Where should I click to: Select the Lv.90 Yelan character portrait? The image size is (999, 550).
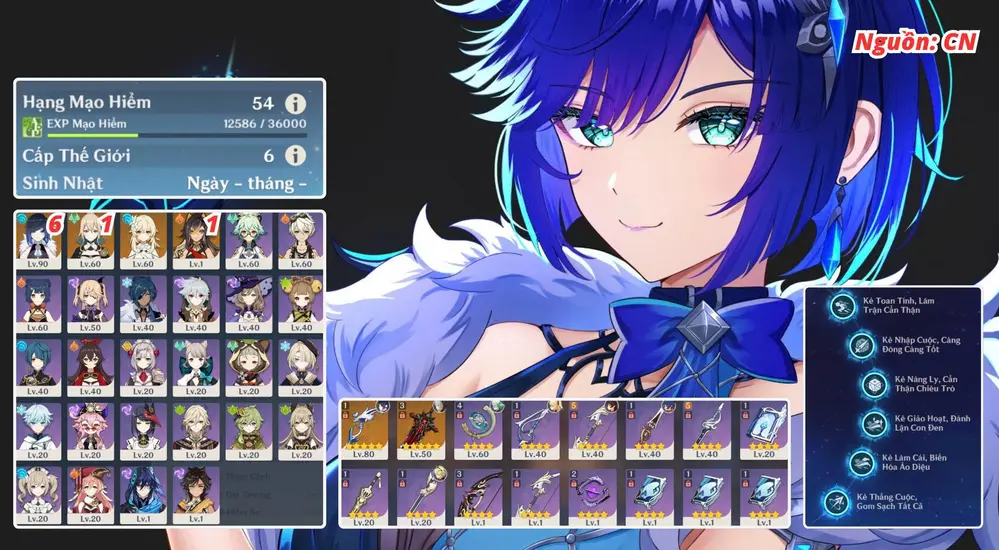point(39,240)
